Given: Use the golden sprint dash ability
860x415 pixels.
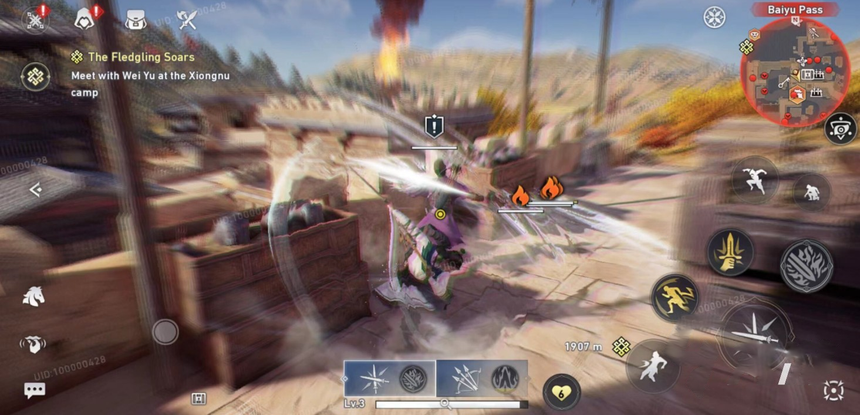Looking at the screenshot, I should pyautogui.click(x=674, y=297).
